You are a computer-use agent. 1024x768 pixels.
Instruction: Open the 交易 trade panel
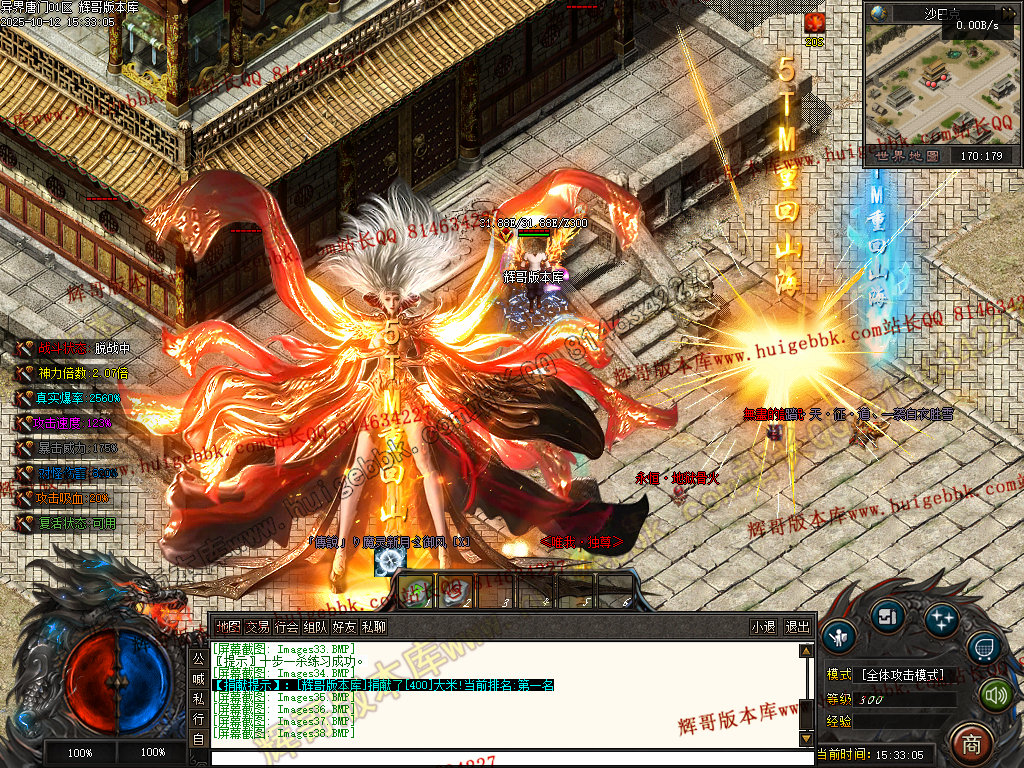(x=257, y=627)
